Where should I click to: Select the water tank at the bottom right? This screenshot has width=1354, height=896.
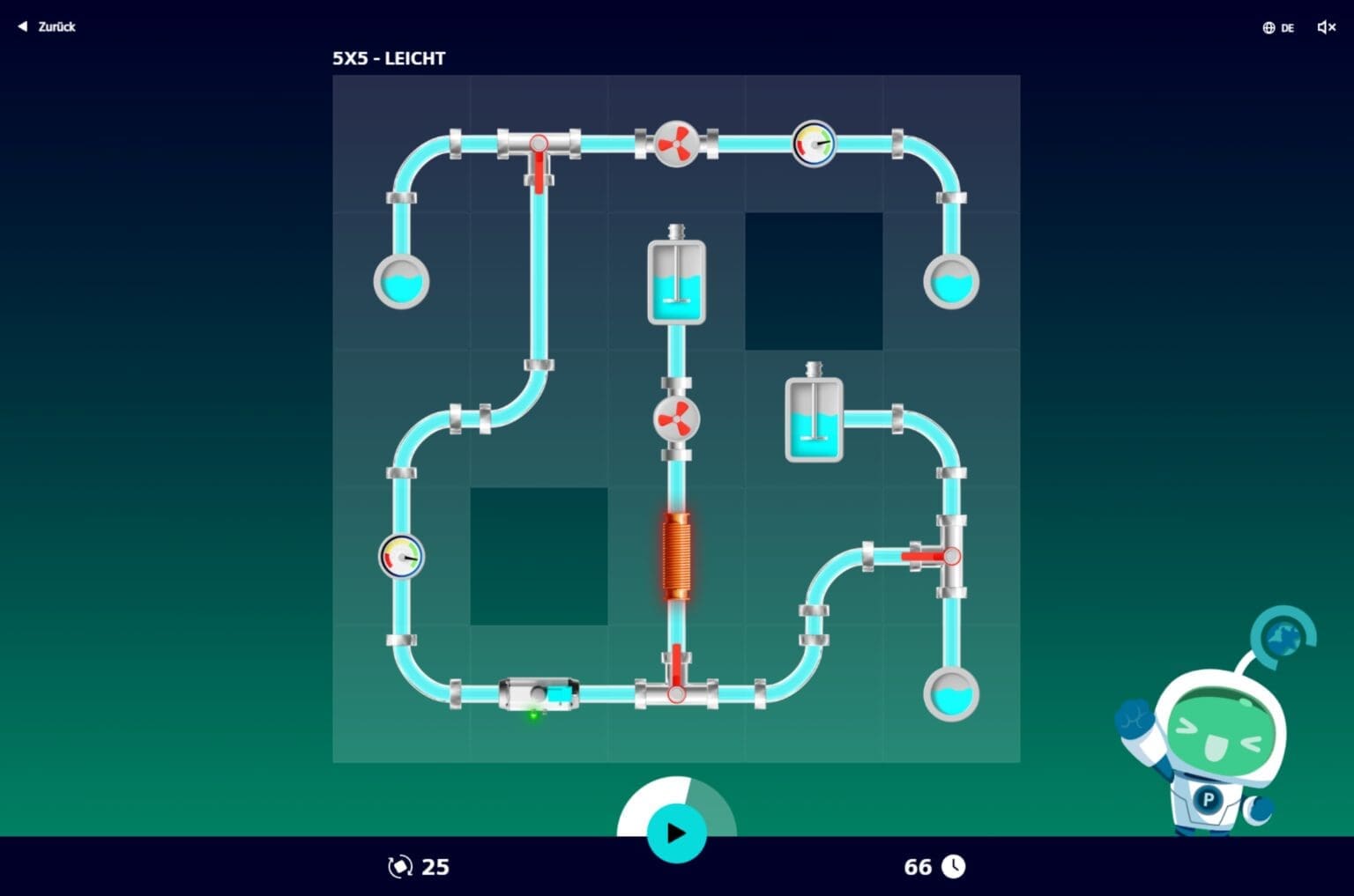[x=952, y=694]
